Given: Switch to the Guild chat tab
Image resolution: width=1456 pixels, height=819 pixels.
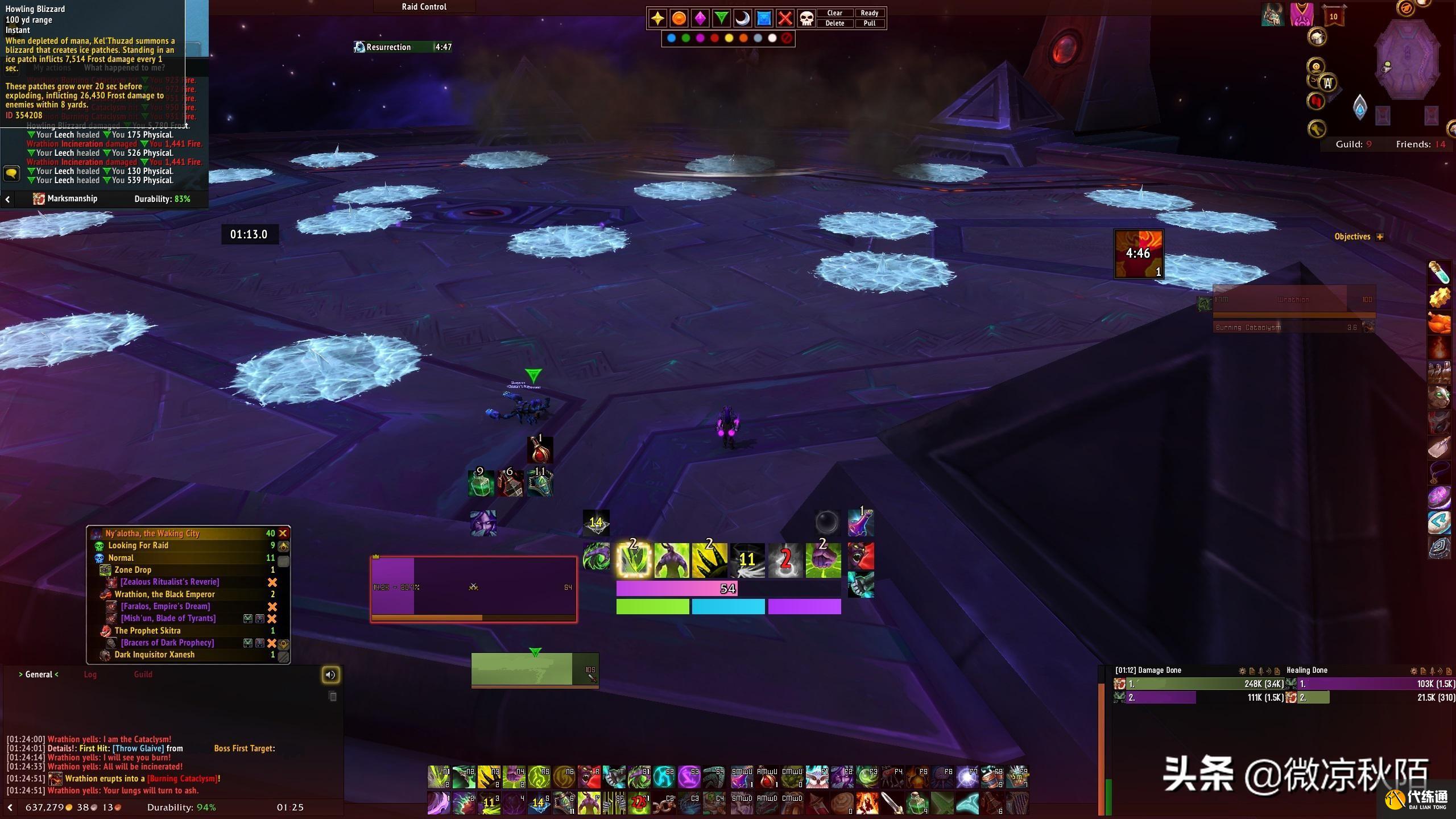Looking at the screenshot, I should tap(143, 675).
